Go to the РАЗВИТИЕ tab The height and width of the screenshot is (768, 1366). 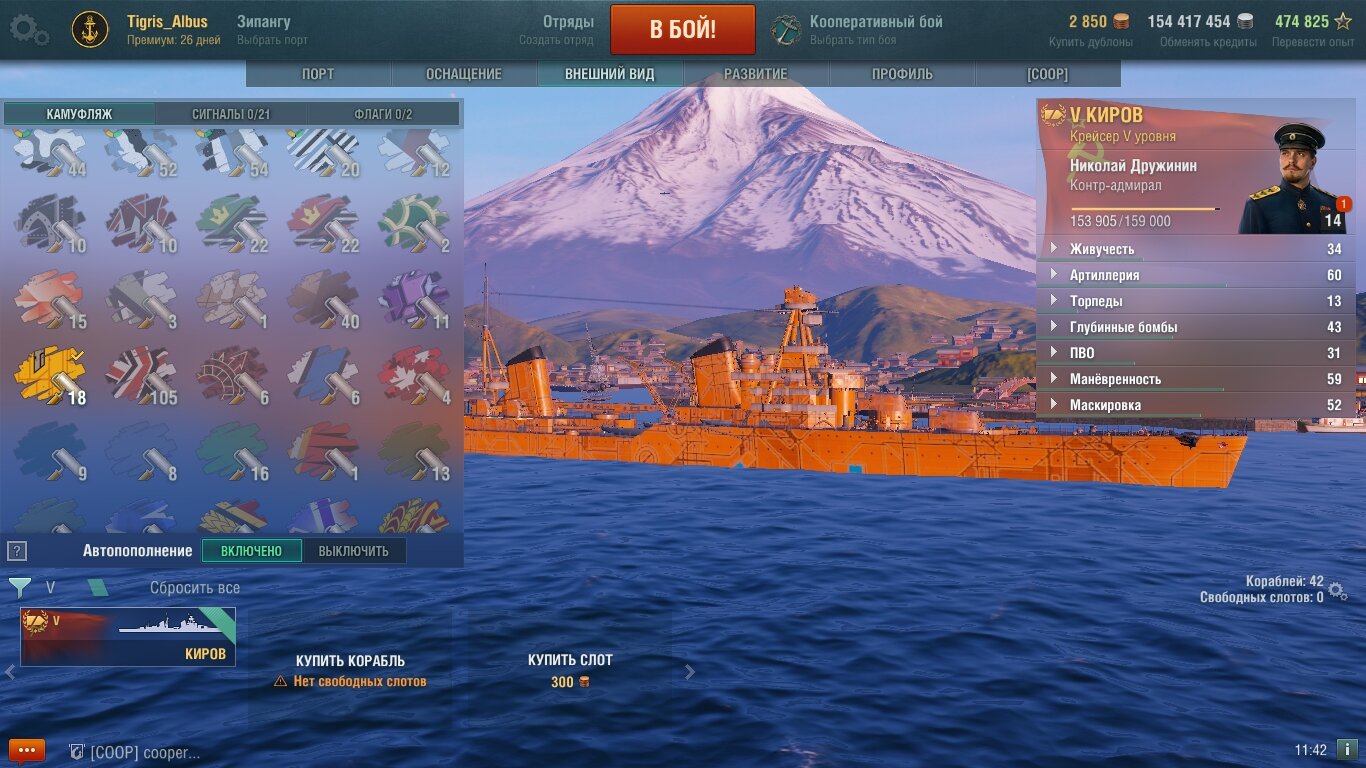pyautogui.click(x=755, y=74)
